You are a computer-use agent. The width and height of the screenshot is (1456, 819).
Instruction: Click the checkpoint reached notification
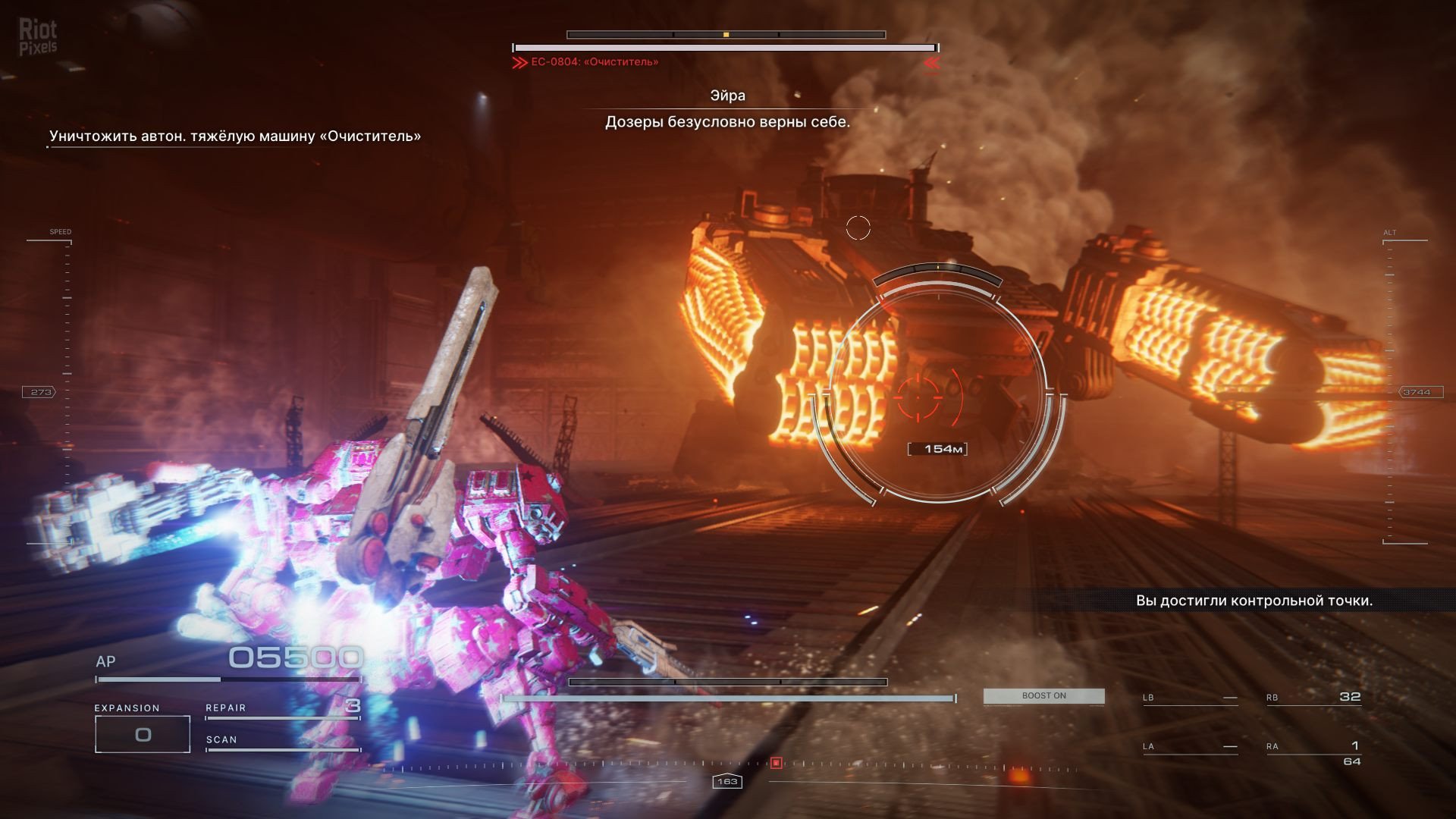1254,601
